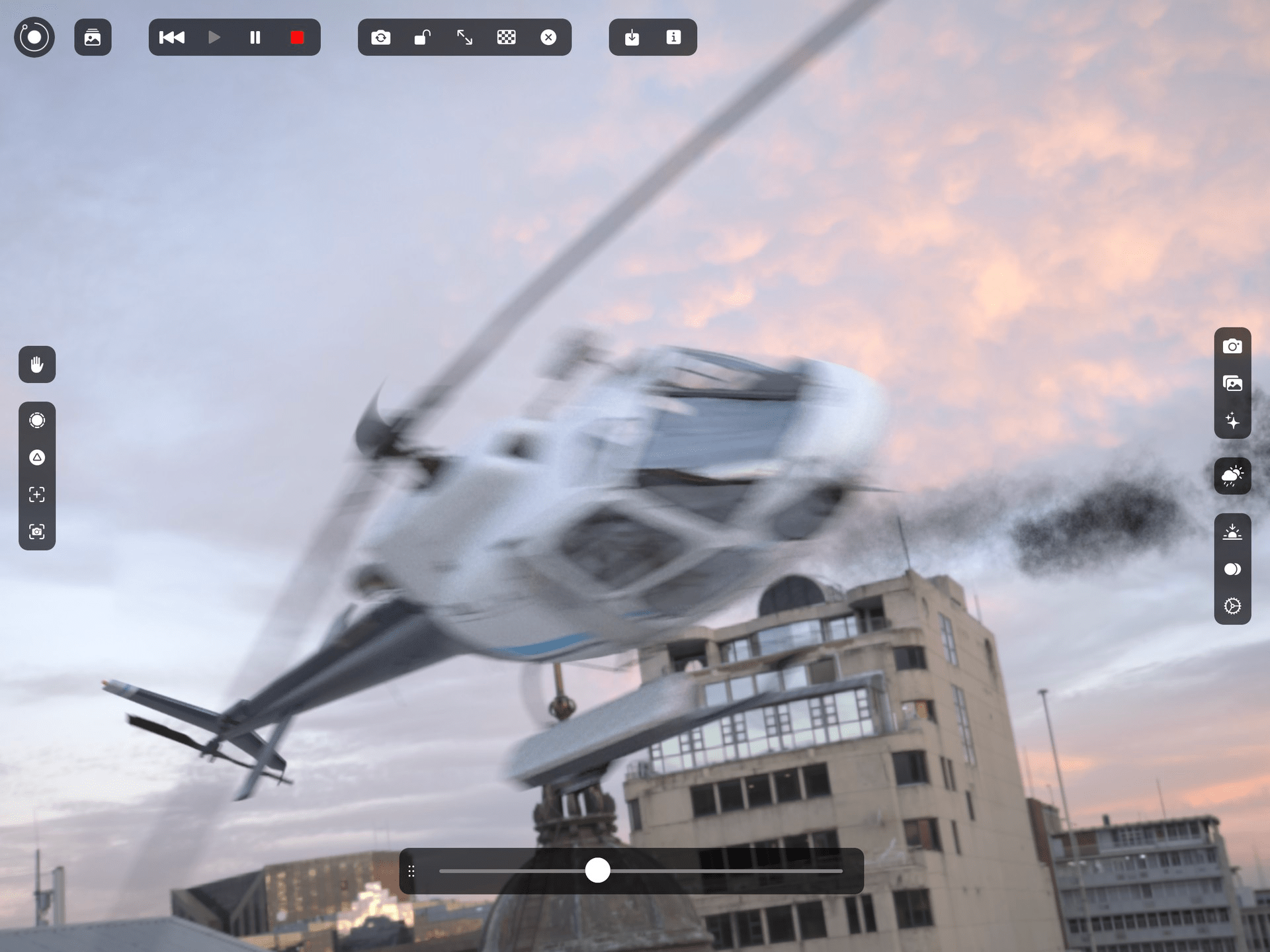
Task: Select the hand pan tool
Action: (x=36, y=365)
